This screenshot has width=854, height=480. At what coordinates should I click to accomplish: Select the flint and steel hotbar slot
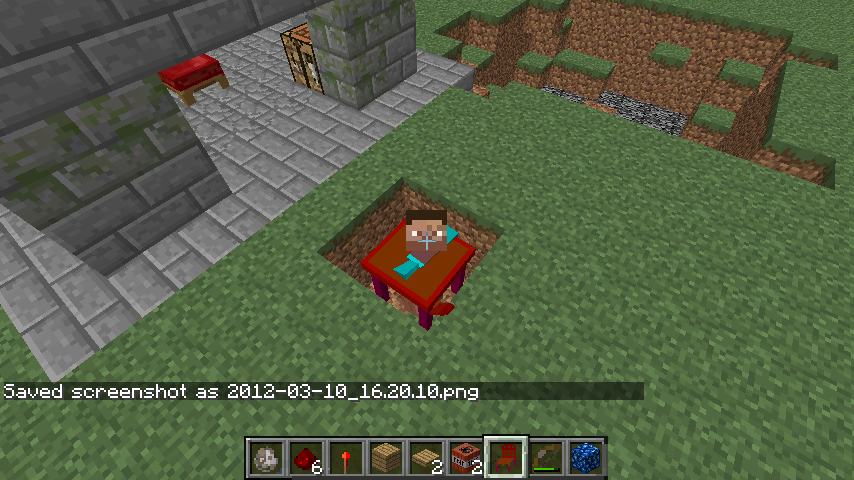(266, 459)
